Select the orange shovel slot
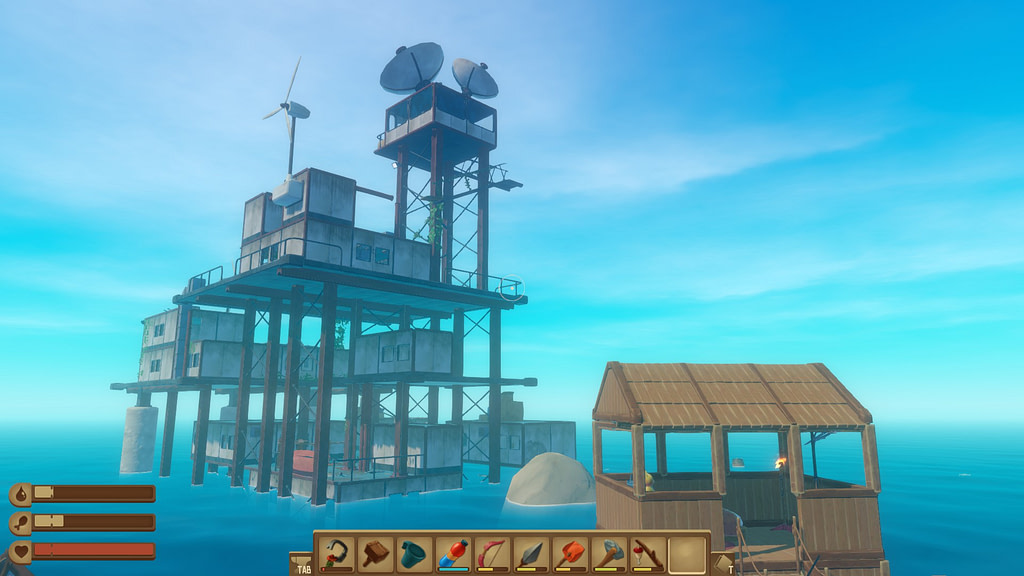1024x576 pixels. pyautogui.click(x=570, y=553)
